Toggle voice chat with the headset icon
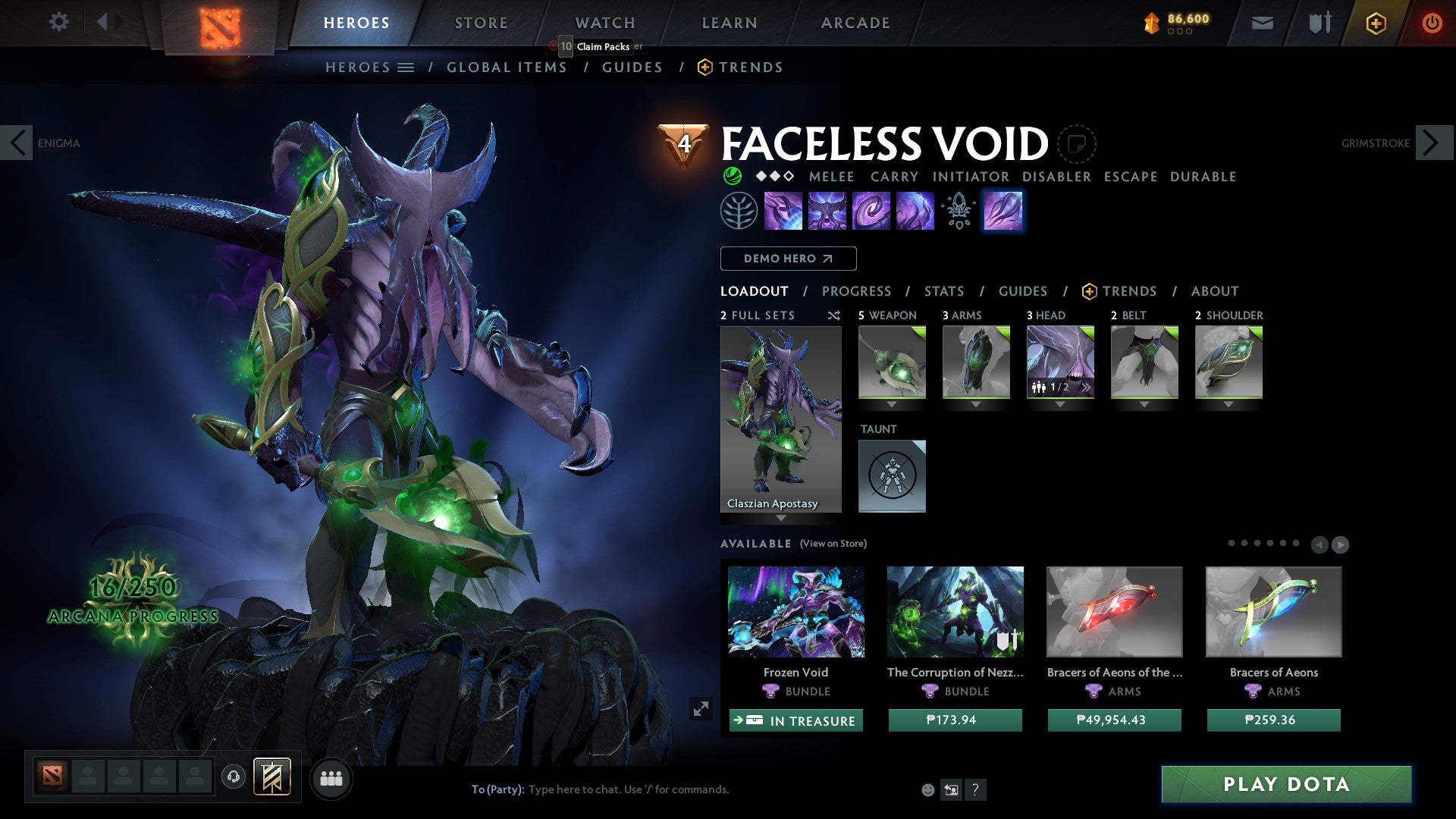 click(233, 778)
